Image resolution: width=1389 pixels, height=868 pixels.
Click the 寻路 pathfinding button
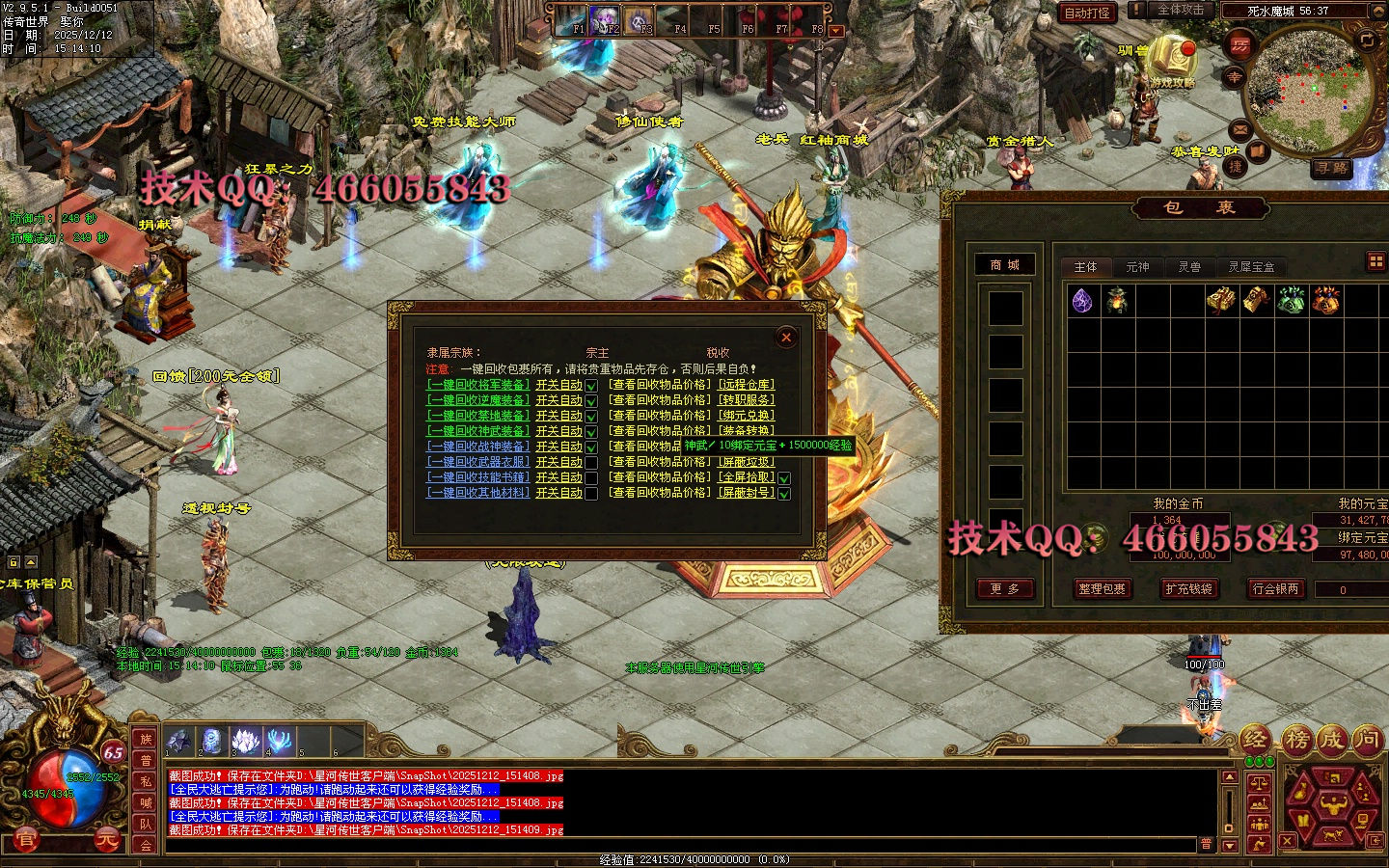coord(1332,168)
